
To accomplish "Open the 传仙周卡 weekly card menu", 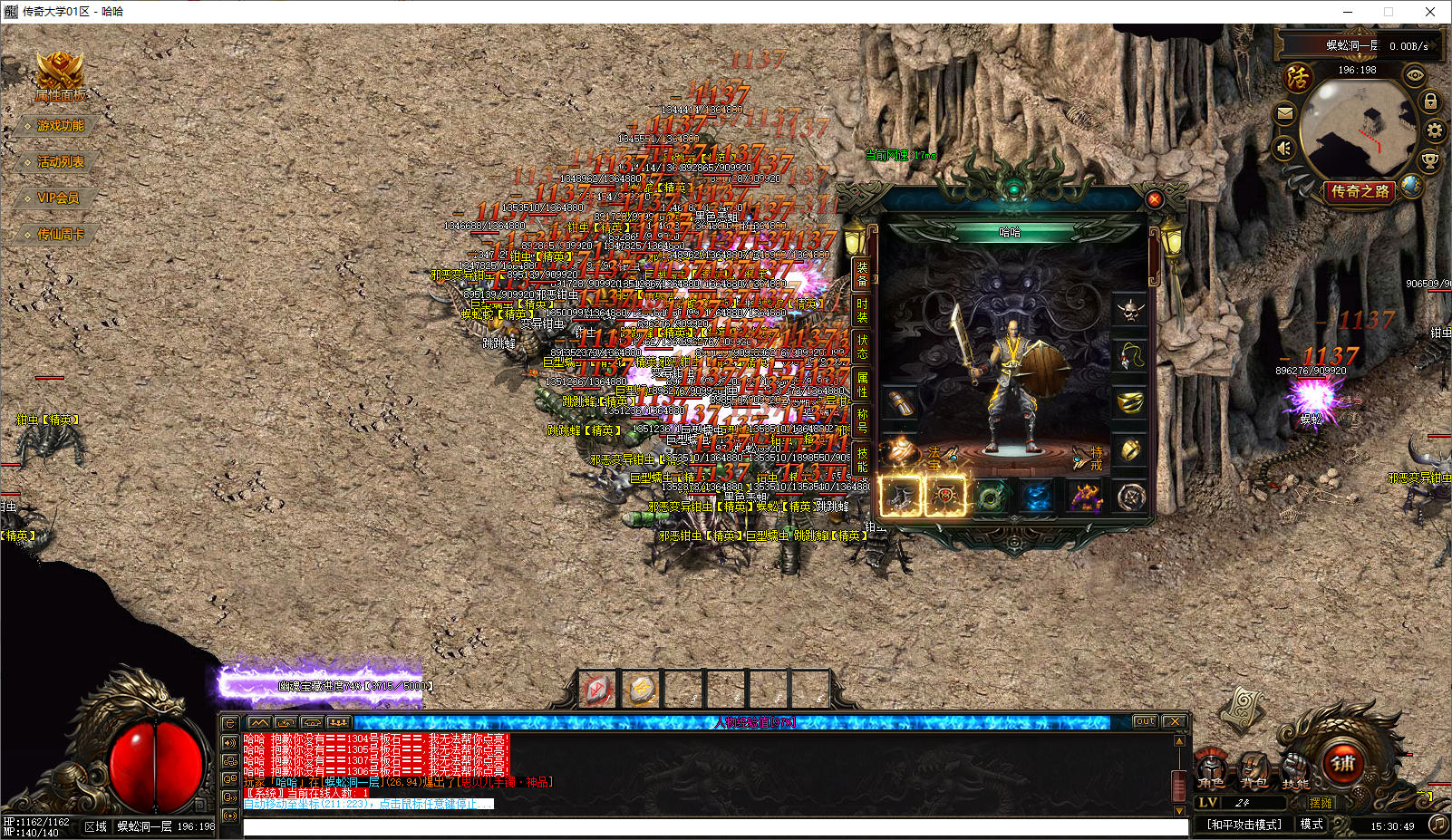I will [x=60, y=235].
